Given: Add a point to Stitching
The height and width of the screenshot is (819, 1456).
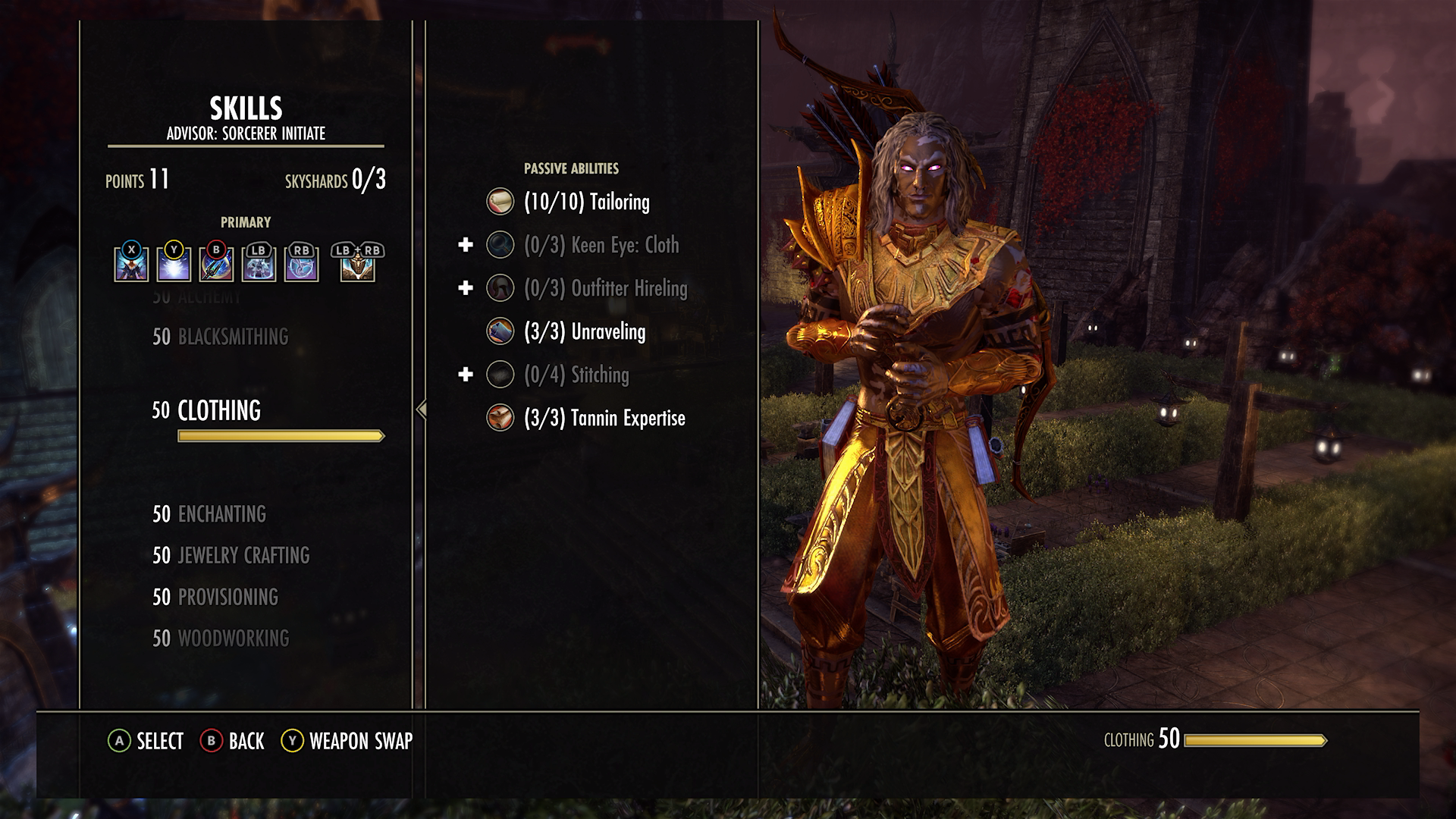Looking at the screenshot, I should [466, 375].
